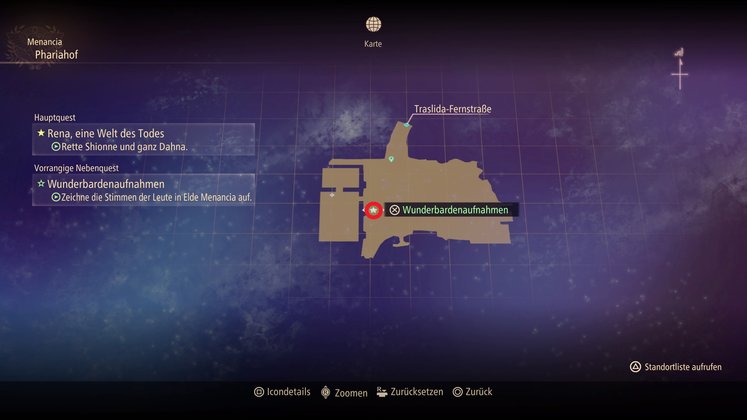747x420 pixels.
Task: Reset the map with Zurücksetzen
Action: point(408,392)
